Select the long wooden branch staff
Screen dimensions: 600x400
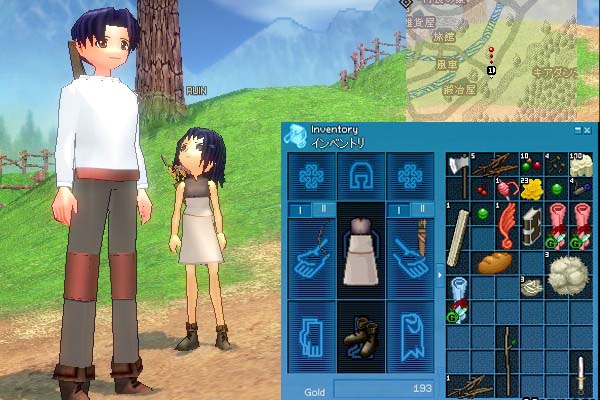pyautogui.click(x=509, y=350)
